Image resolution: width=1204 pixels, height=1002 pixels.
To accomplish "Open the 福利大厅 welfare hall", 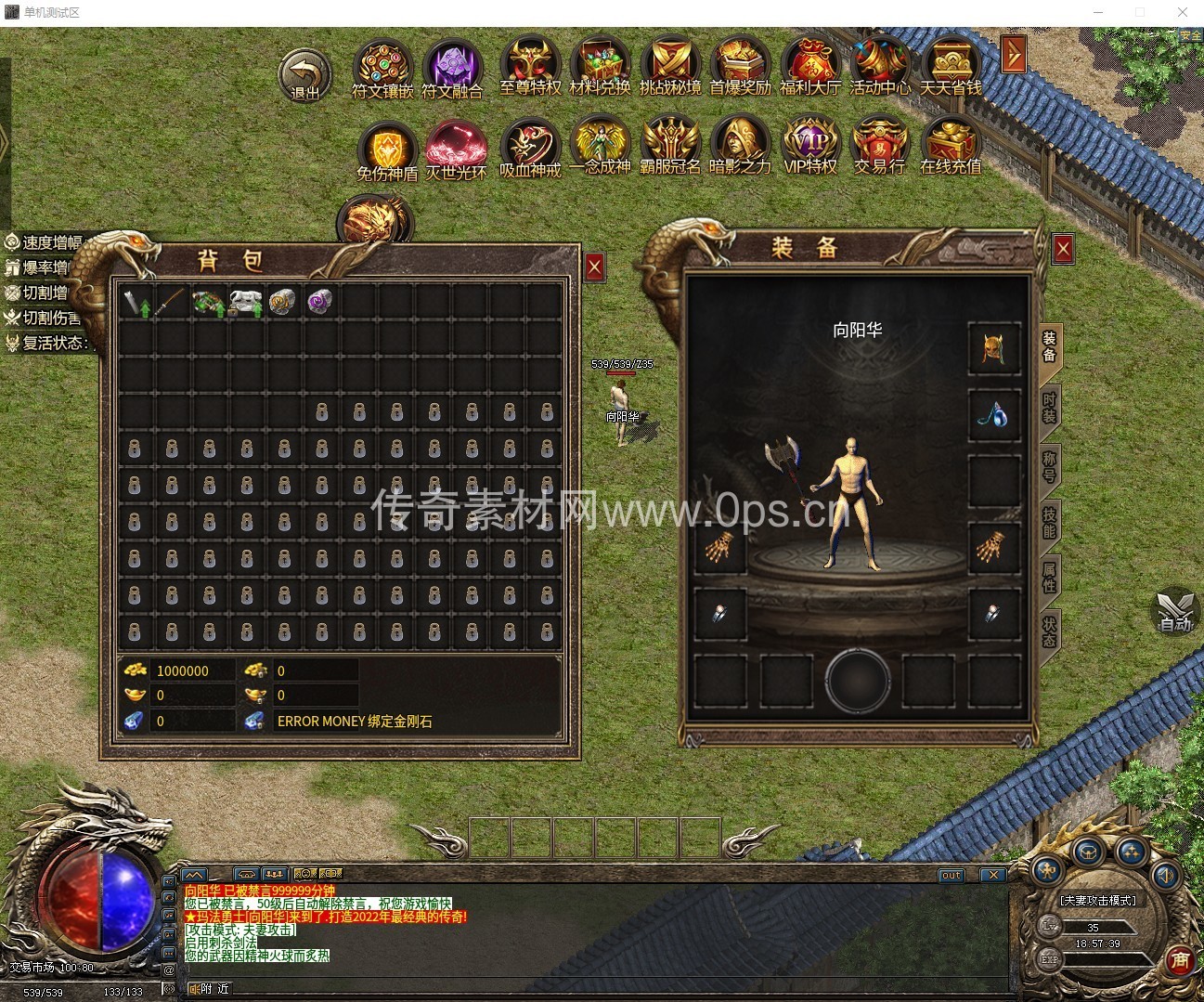I will pyautogui.click(x=809, y=68).
